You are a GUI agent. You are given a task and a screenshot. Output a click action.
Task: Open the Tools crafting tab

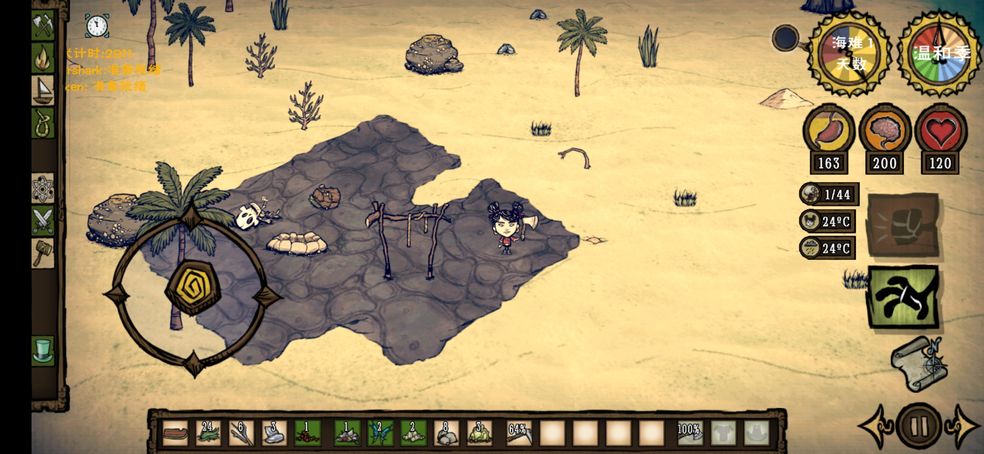(43, 24)
